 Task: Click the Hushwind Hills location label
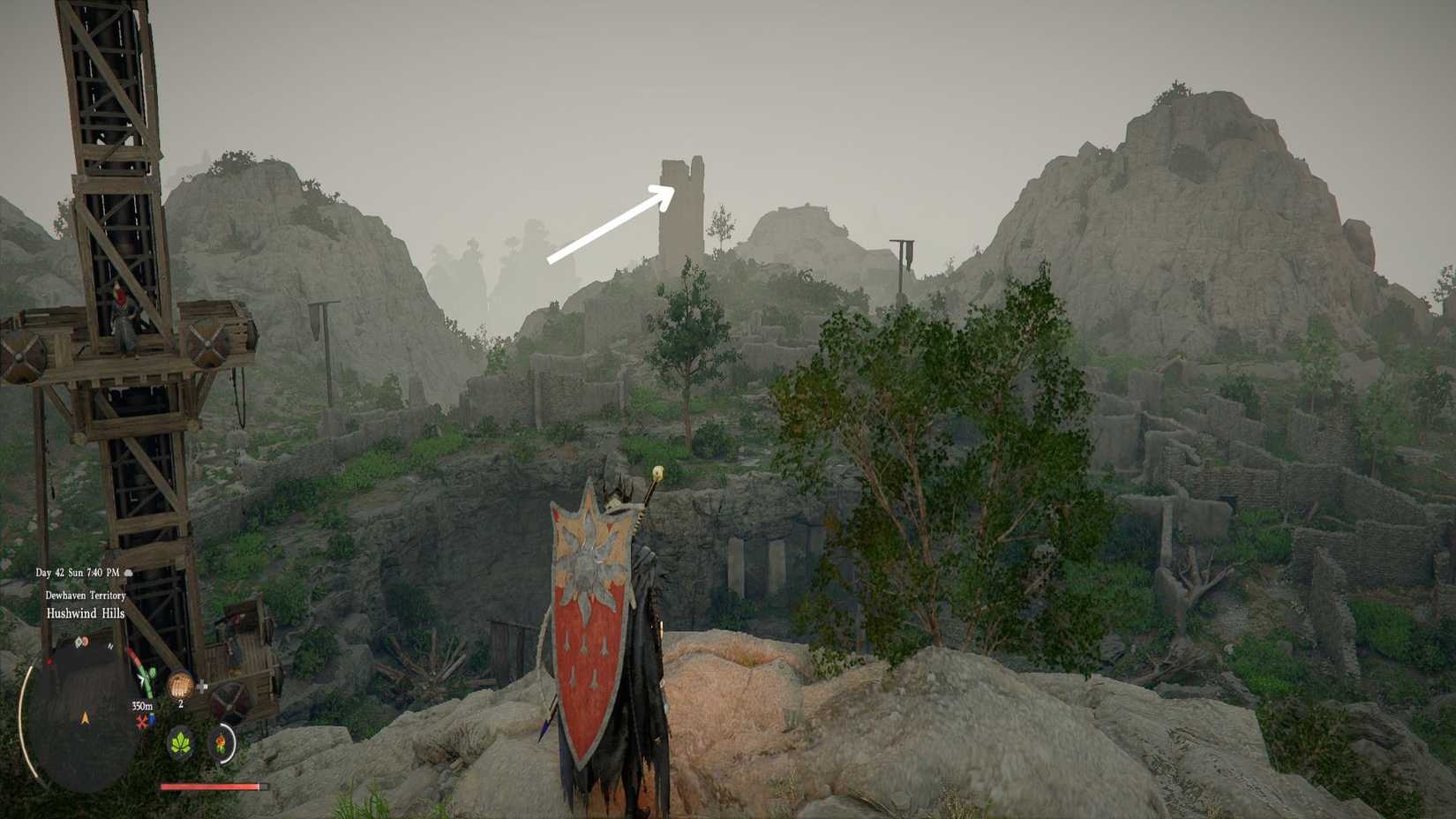(x=85, y=613)
